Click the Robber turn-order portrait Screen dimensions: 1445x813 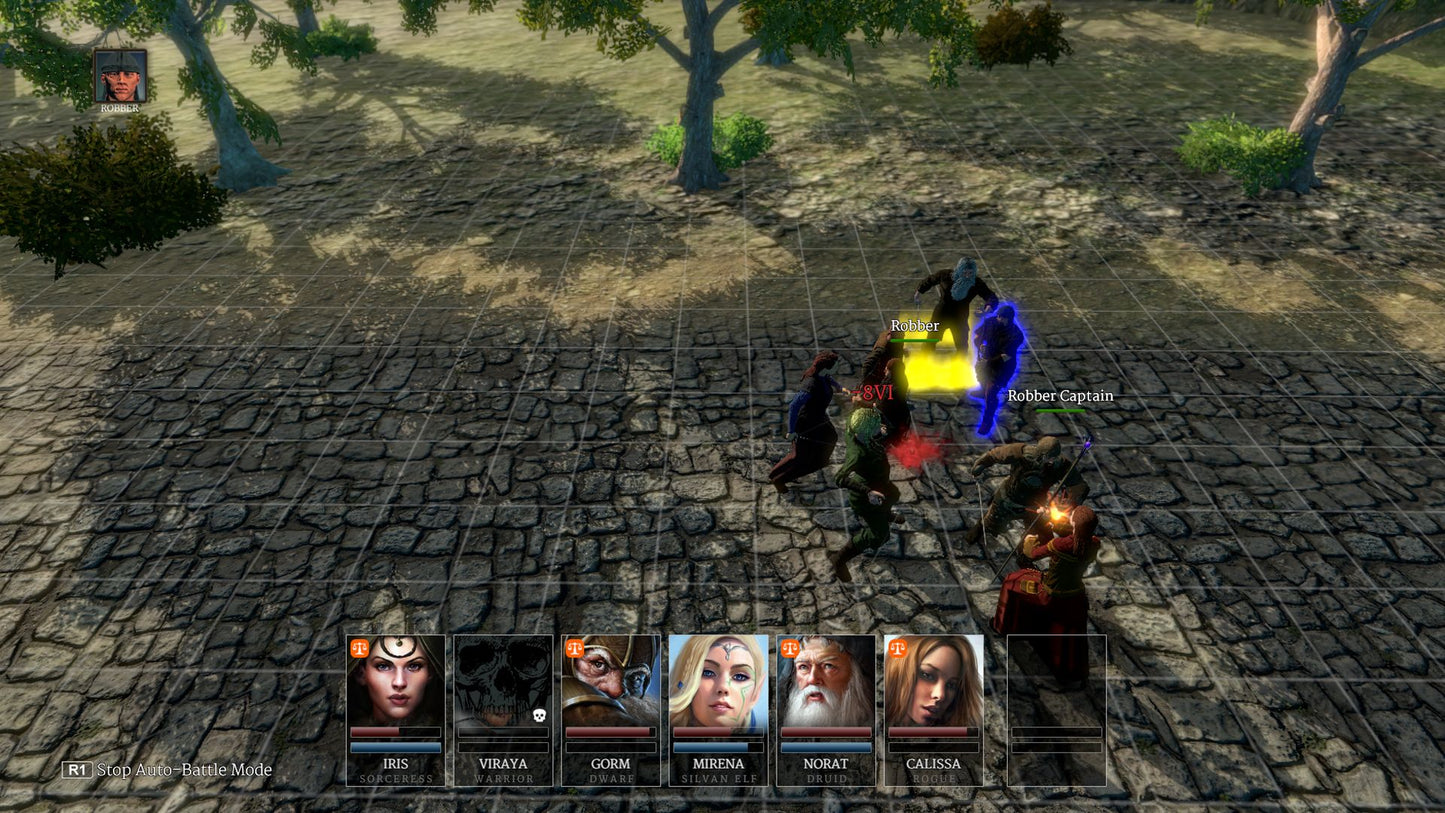point(121,77)
